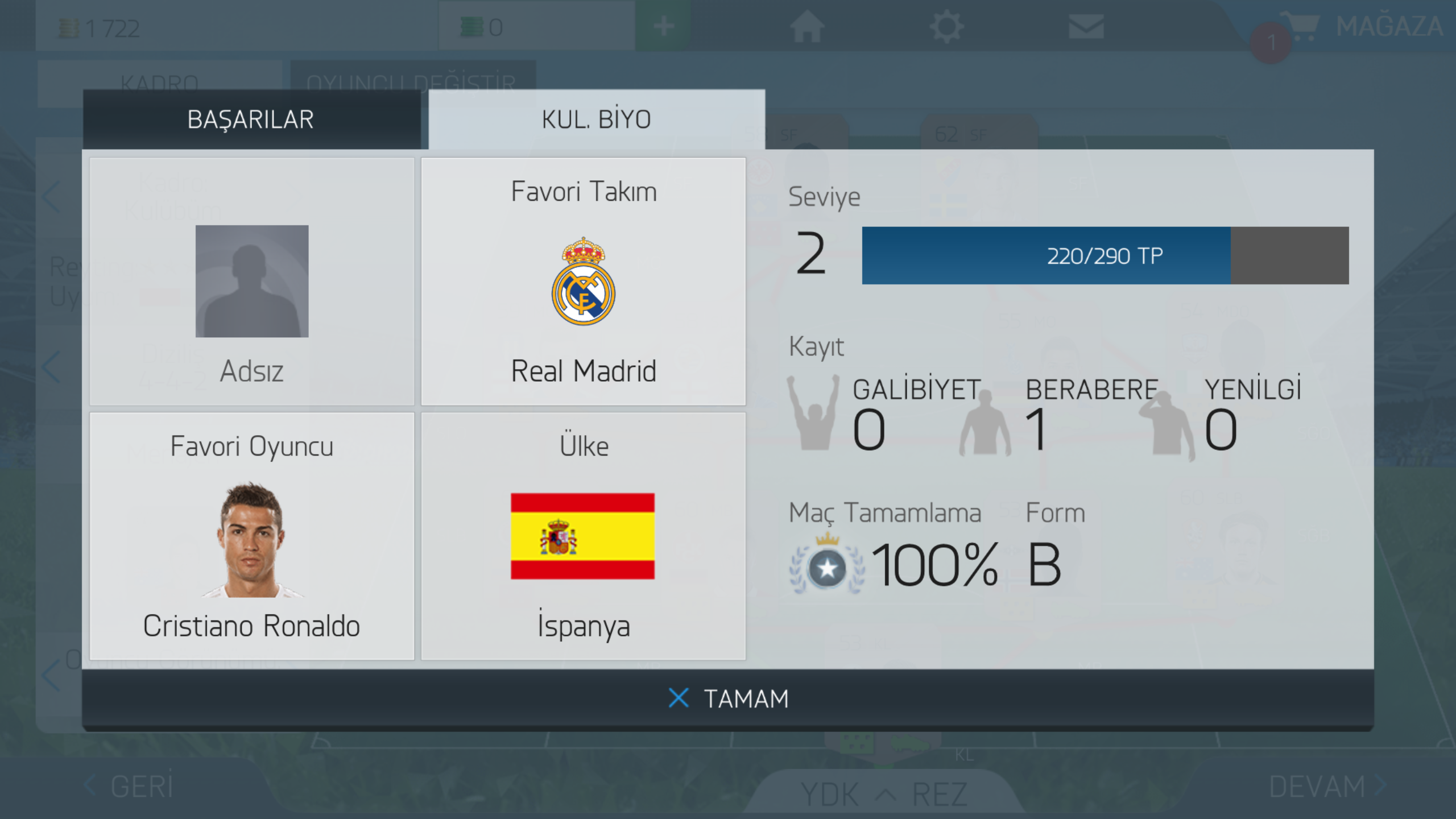The width and height of the screenshot is (1456, 819).
Task: Close the dialog with TAMAM
Action: 728,698
